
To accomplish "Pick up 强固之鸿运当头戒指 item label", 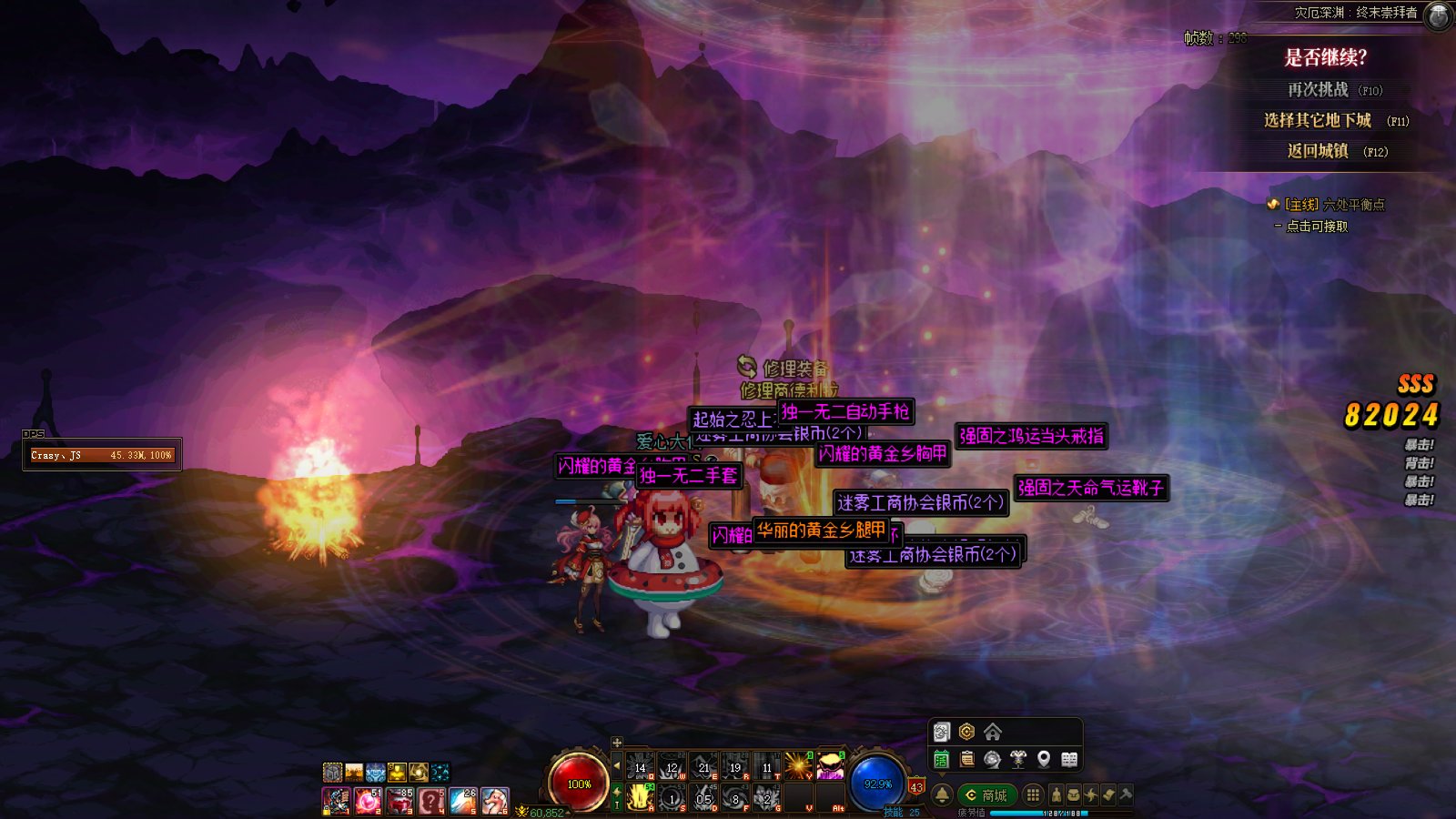I will (1031, 436).
